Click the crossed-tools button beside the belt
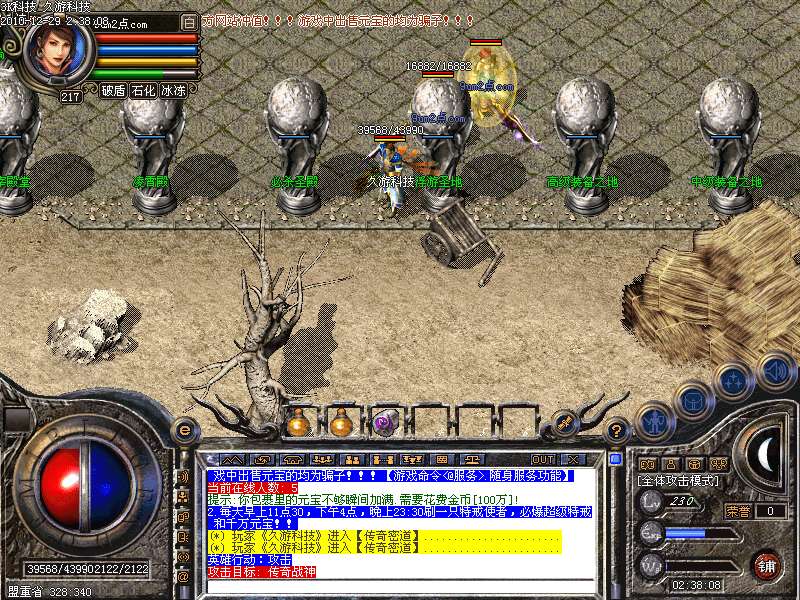This screenshot has height=600, width=800. click(565, 423)
